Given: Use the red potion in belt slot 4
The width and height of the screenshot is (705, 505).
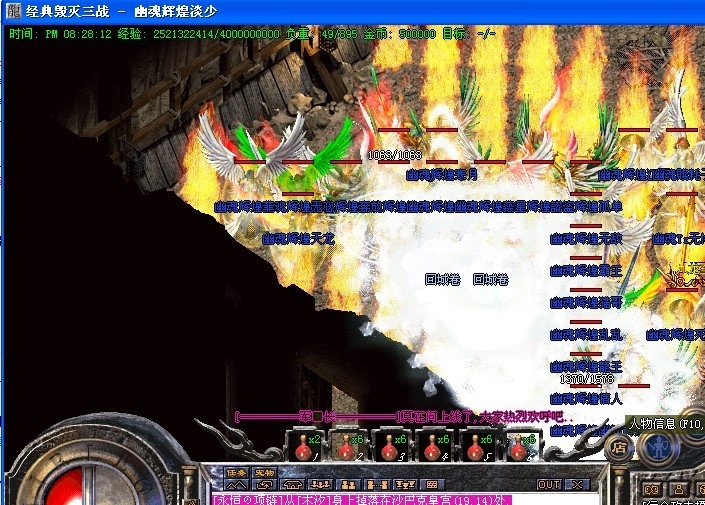Looking at the screenshot, I should pos(433,446).
